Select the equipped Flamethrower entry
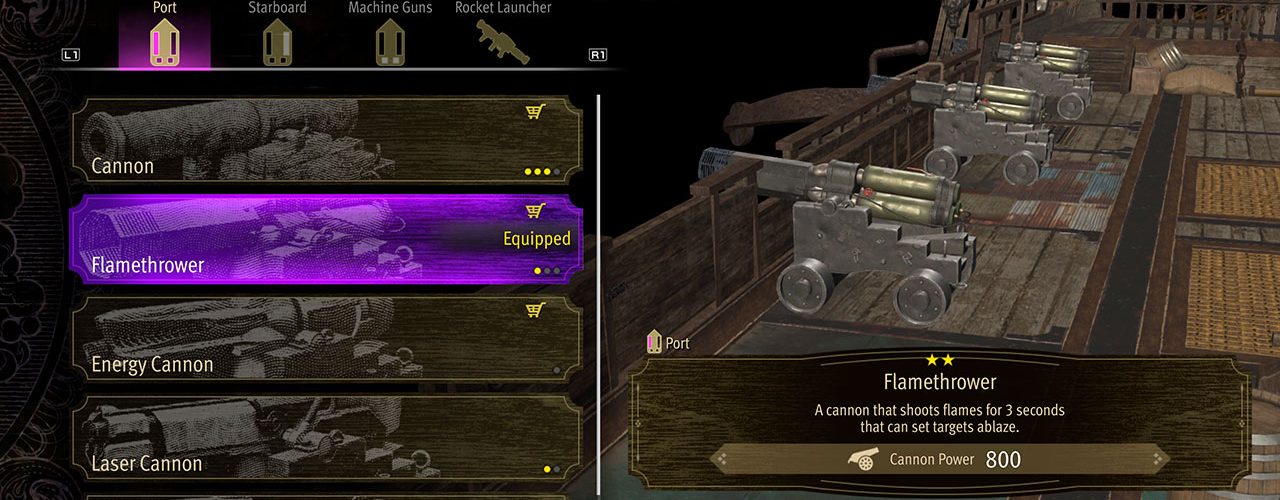Image resolution: width=1280 pixels, height=500 pixels. (x=325, y=240)
